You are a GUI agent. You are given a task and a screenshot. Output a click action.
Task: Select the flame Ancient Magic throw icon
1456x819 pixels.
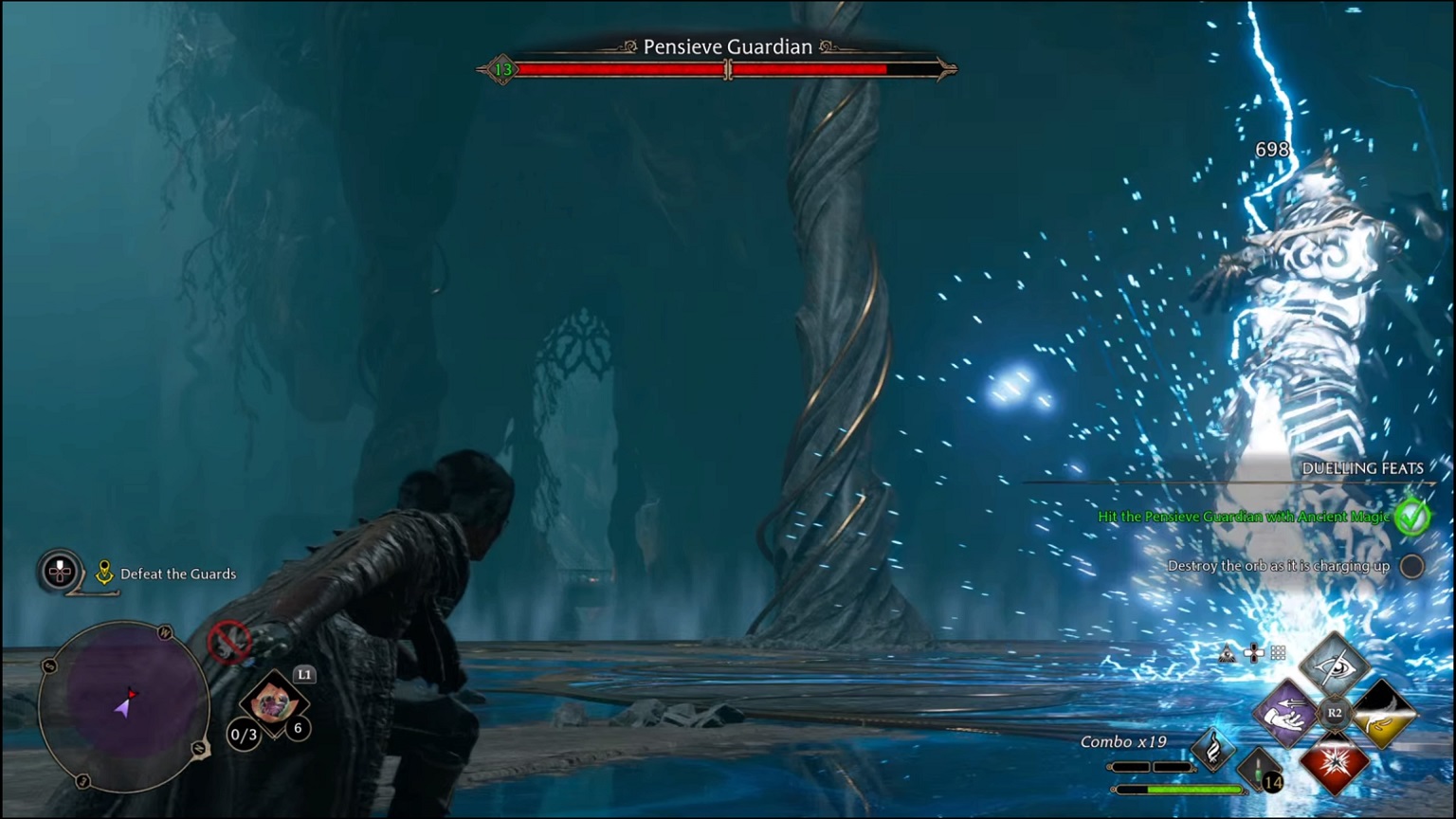pyautogui.click(x=1213, y=749)
